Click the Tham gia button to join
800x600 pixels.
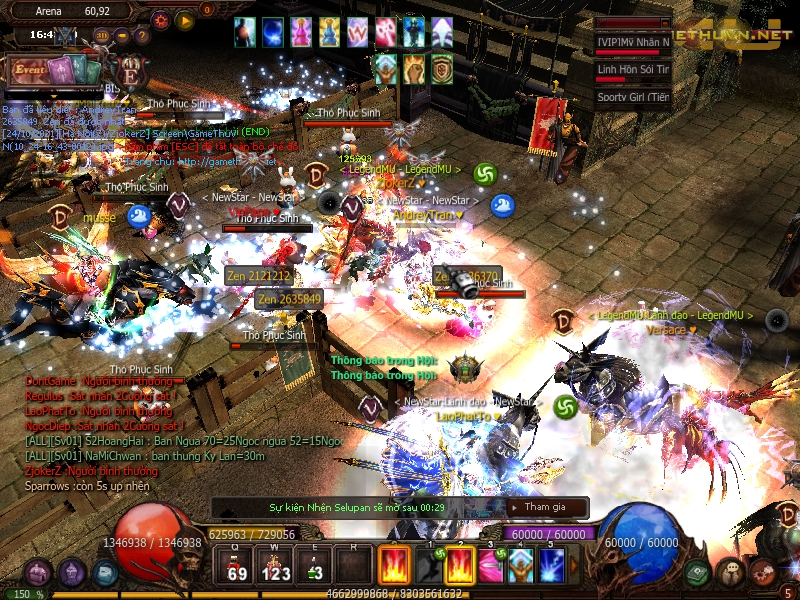tap(543, 508)
